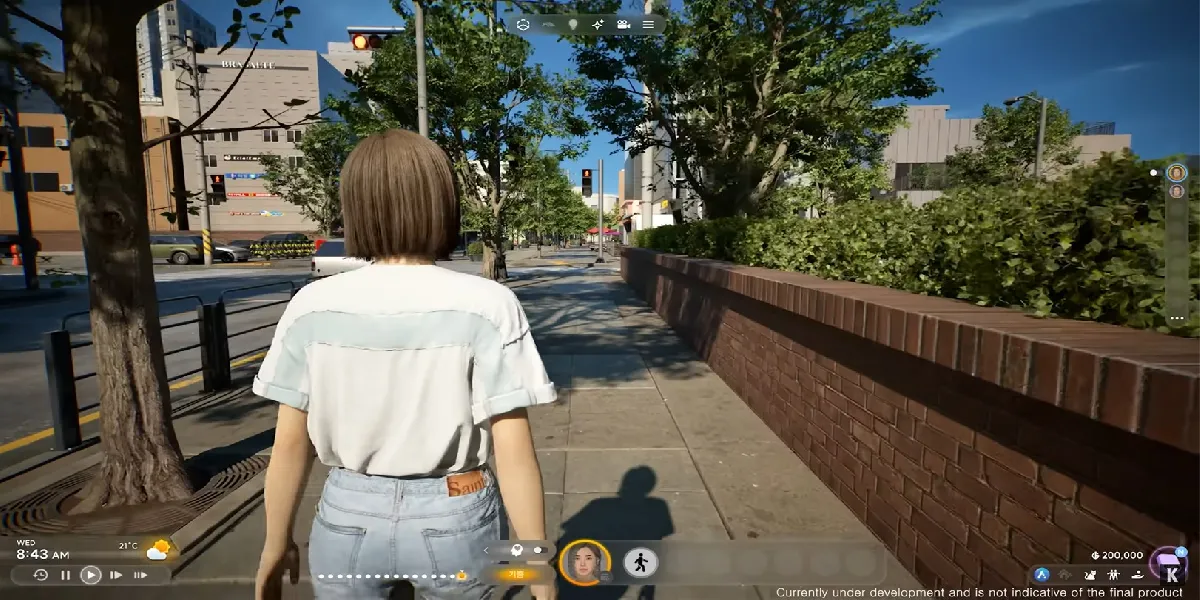Click the left arrow beside thought icon
This screenshot has height=600, width=1200.
point(487,550)
